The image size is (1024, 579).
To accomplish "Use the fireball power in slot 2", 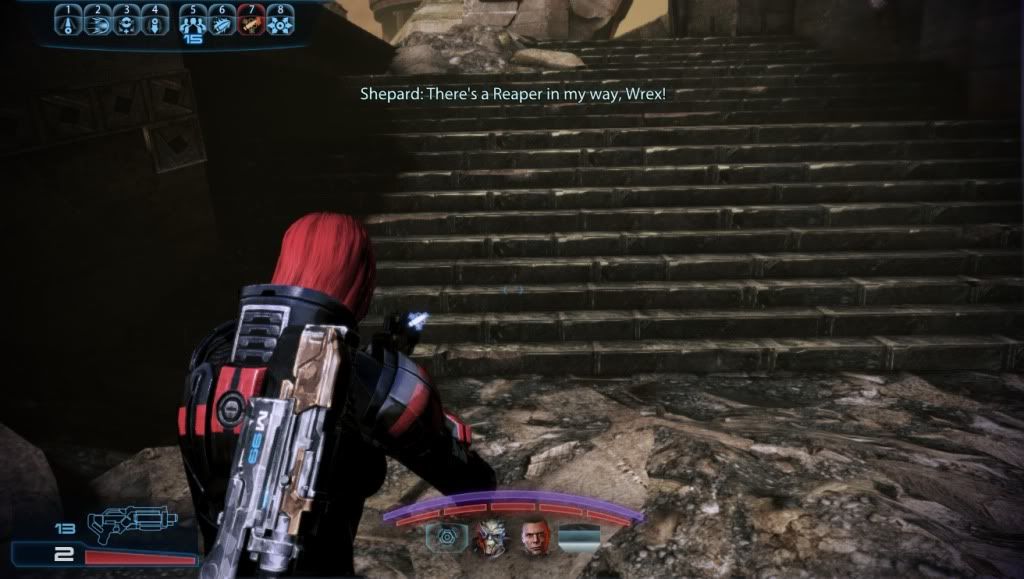I will (97, 23).
